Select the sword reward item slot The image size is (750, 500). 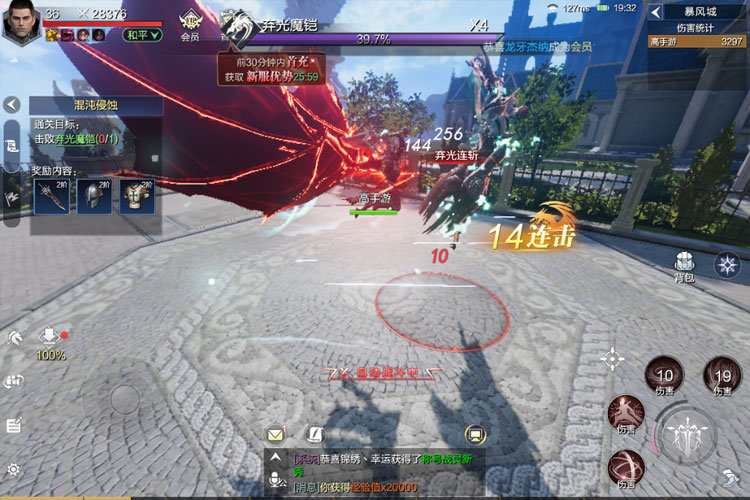(x=51, y=197)
